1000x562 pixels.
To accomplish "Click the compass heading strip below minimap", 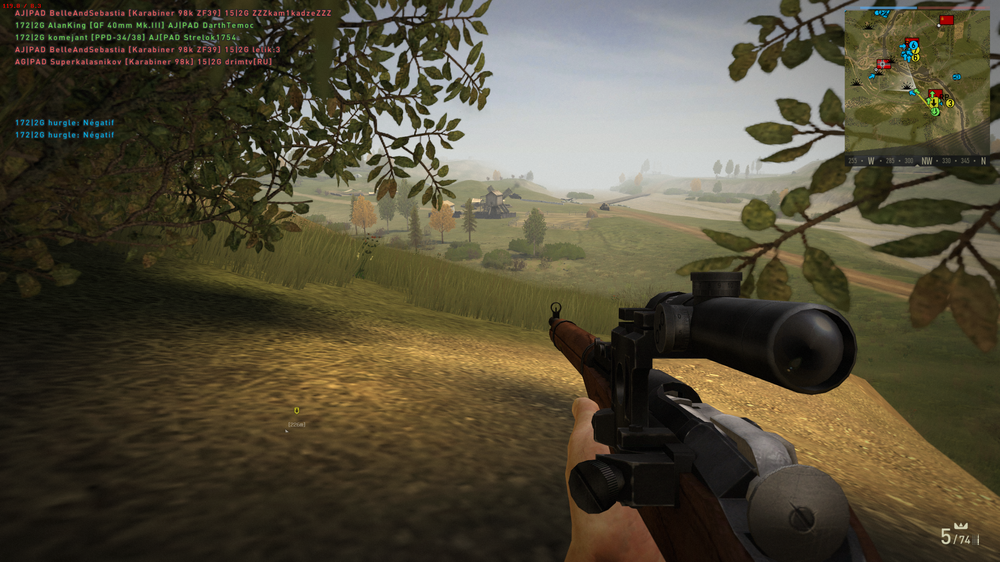I will tap(916, 160).
